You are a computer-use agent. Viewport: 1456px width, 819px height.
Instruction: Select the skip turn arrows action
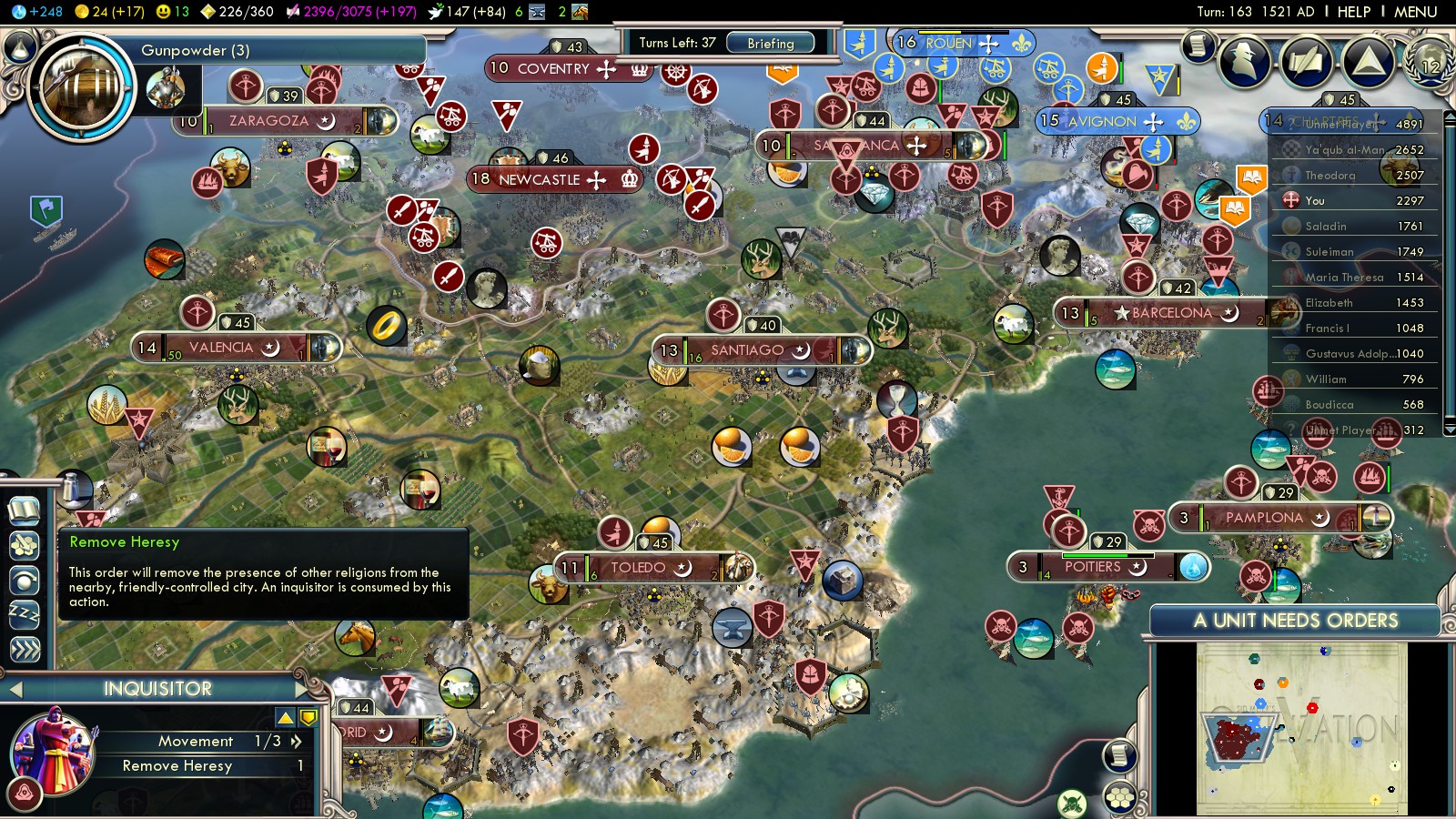click(x=24, y=649)
